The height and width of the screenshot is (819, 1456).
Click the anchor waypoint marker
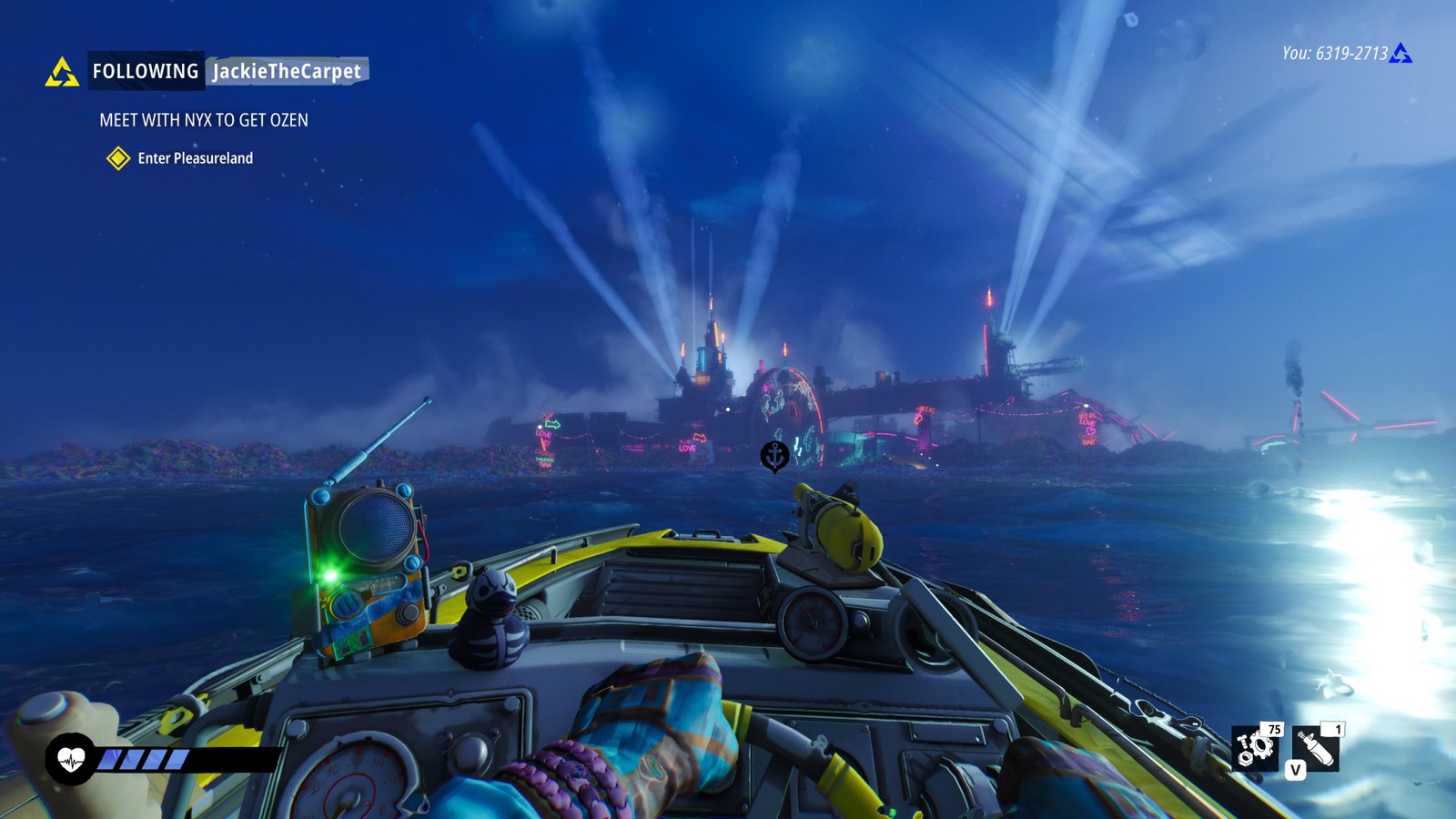[x=774, y=456]
